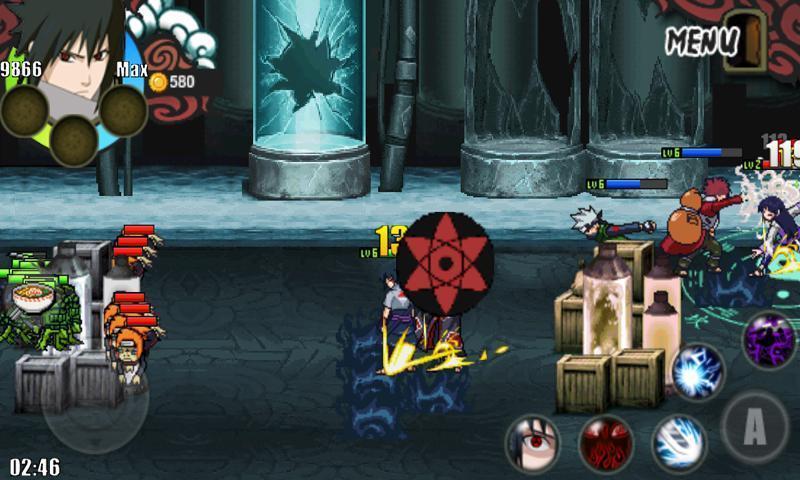Cast the blue lightning orb skill

(697, 372)
